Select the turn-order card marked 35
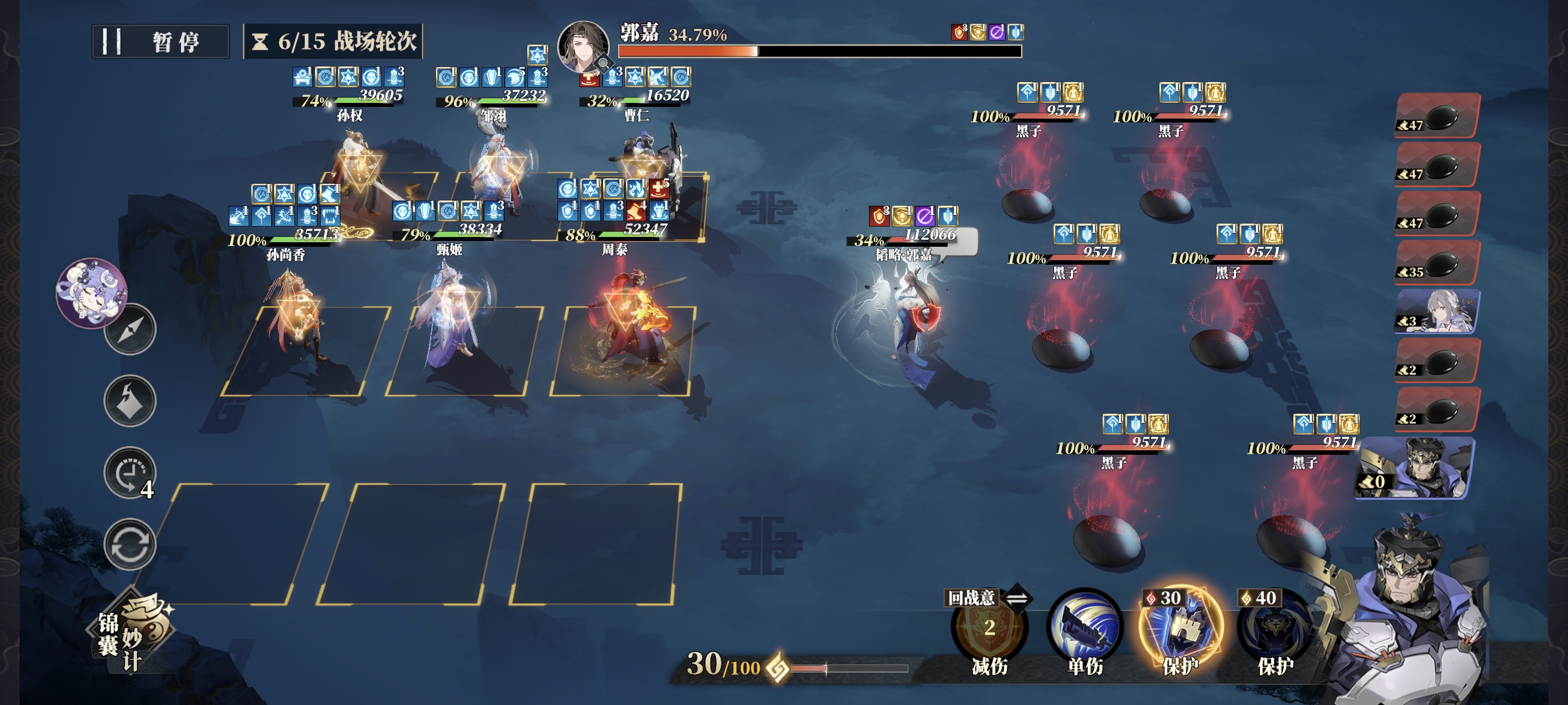 point(1437,263)
